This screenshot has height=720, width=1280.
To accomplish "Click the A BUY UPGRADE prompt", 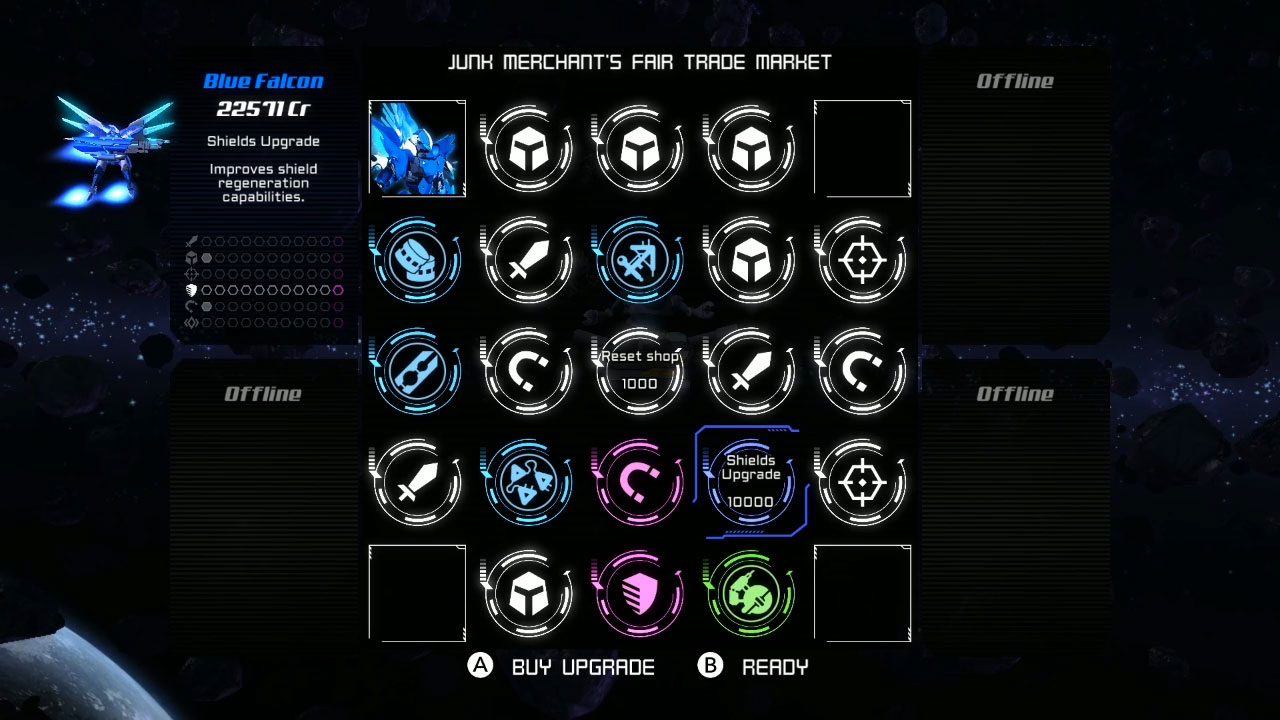I will [x=565, y=667].
